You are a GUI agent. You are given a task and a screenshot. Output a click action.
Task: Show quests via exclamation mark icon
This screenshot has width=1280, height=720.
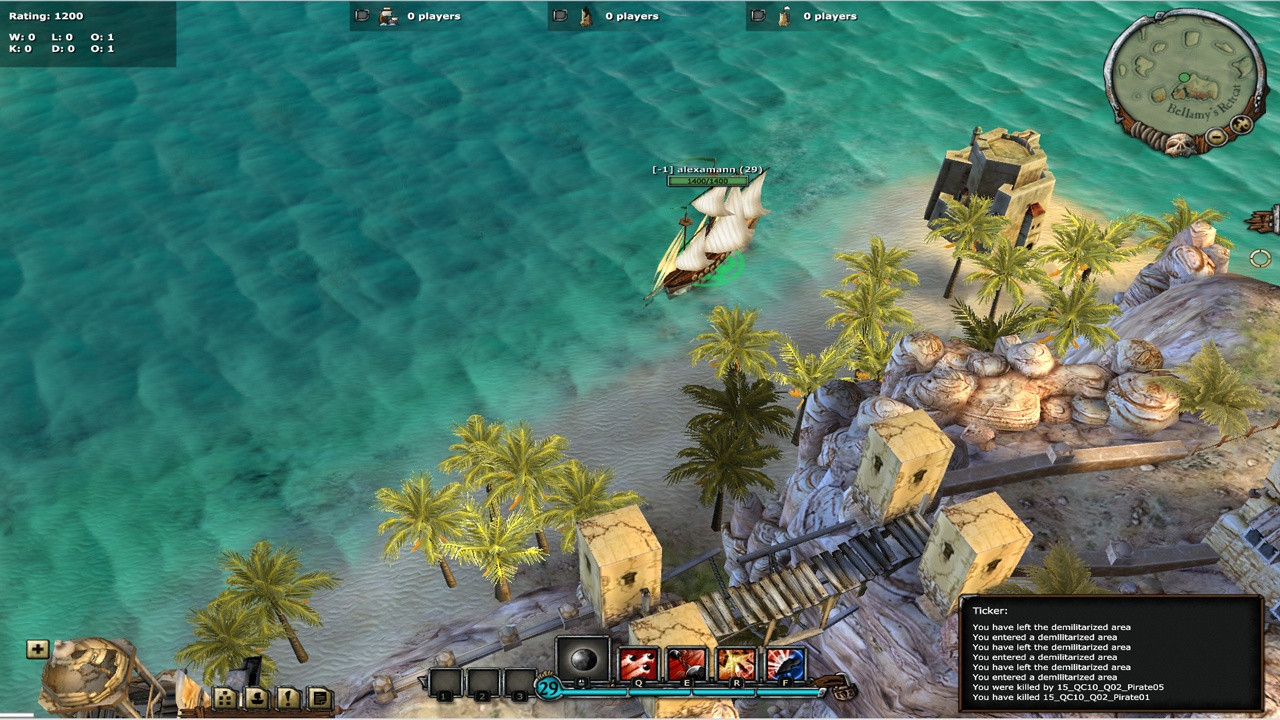click(289, 698)
